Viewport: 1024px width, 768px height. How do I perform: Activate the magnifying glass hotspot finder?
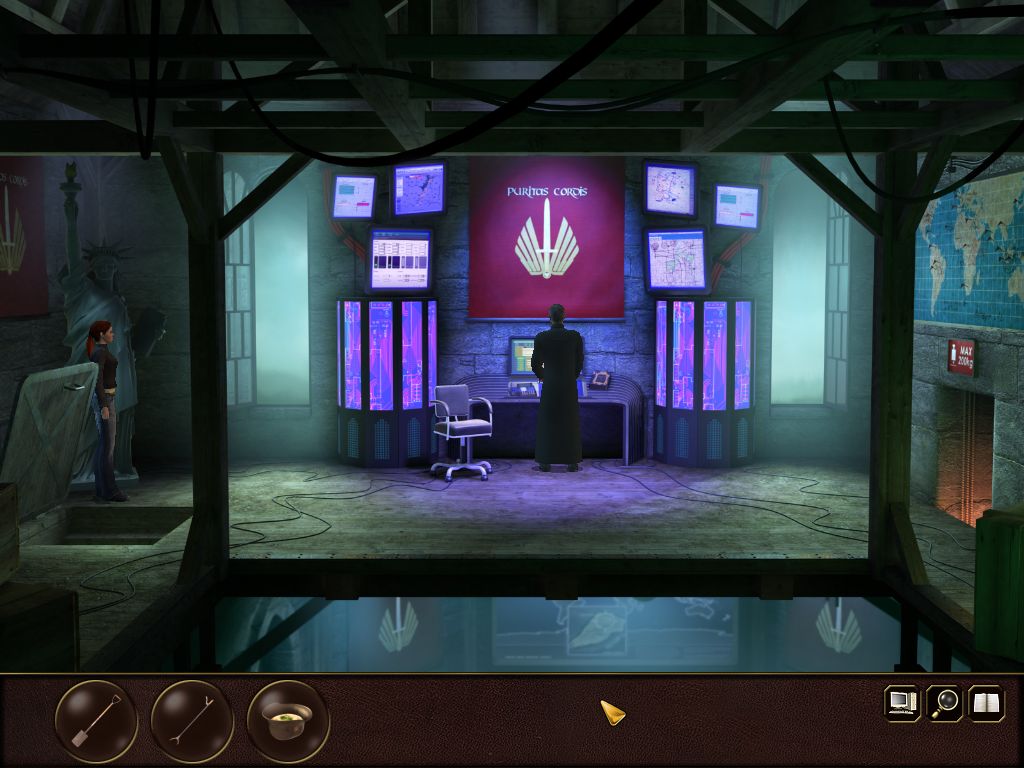point(944,702)
